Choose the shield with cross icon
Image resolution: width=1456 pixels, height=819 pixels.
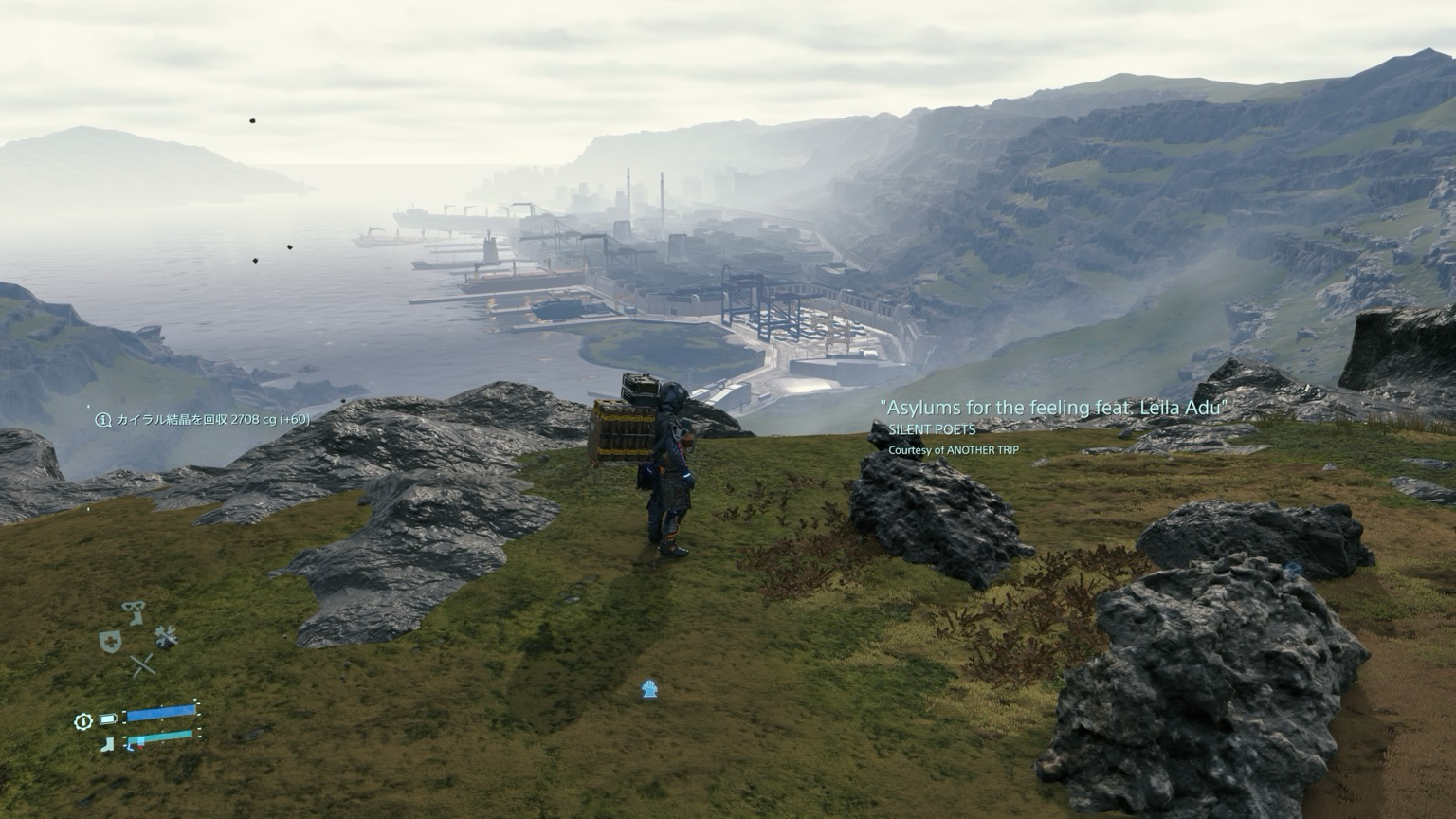(110, 642)
